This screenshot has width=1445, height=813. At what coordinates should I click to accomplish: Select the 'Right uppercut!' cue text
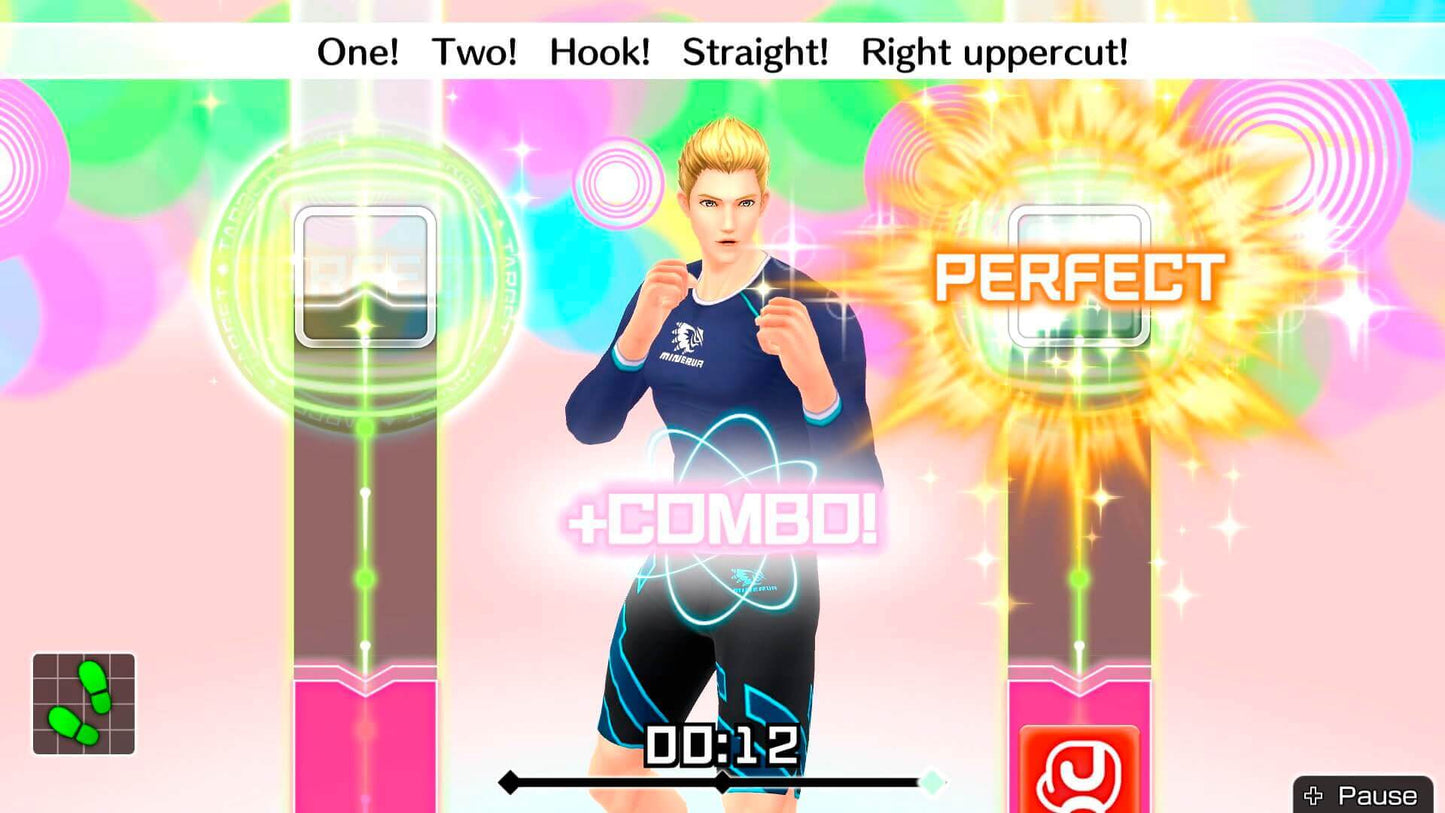[x=995, y=51]
